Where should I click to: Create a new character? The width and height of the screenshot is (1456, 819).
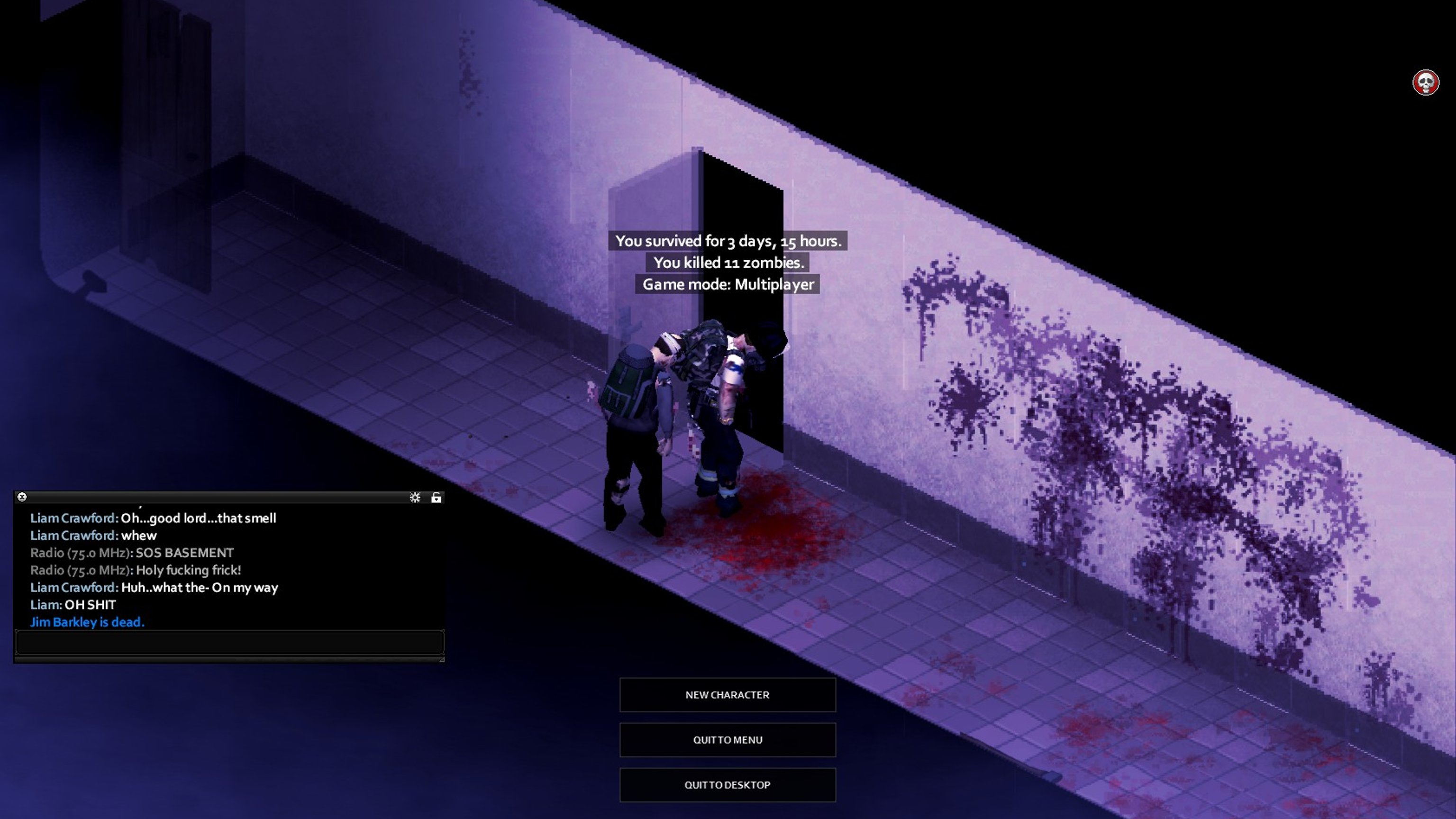pyautogui.click(x=727, y=695)
